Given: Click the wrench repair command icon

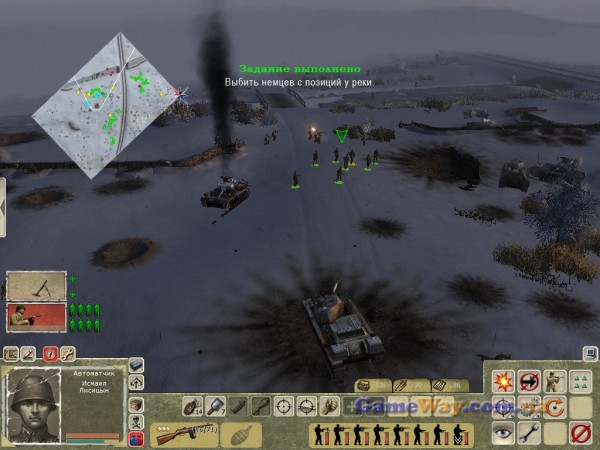Looking at the screenshot, I should [528, 433].
